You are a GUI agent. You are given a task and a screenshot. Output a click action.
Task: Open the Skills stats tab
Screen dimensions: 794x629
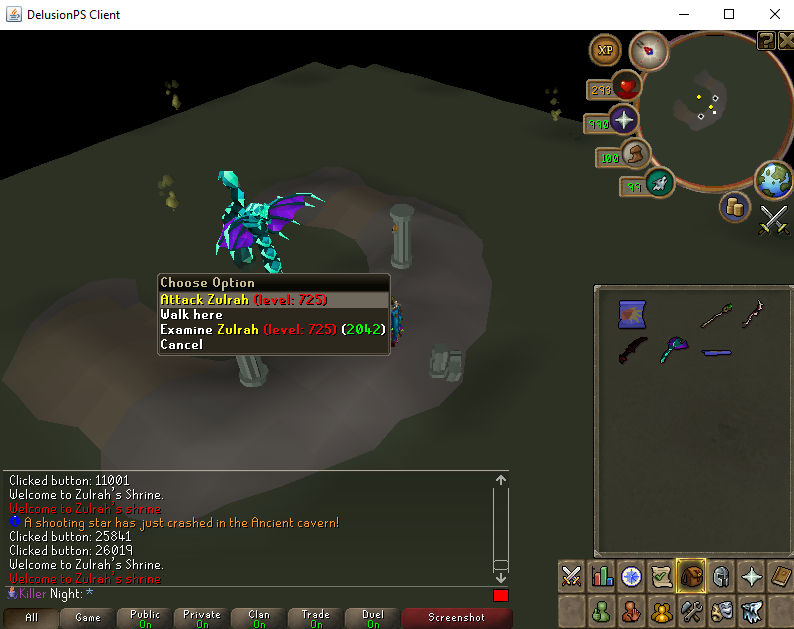coord(602,576)
